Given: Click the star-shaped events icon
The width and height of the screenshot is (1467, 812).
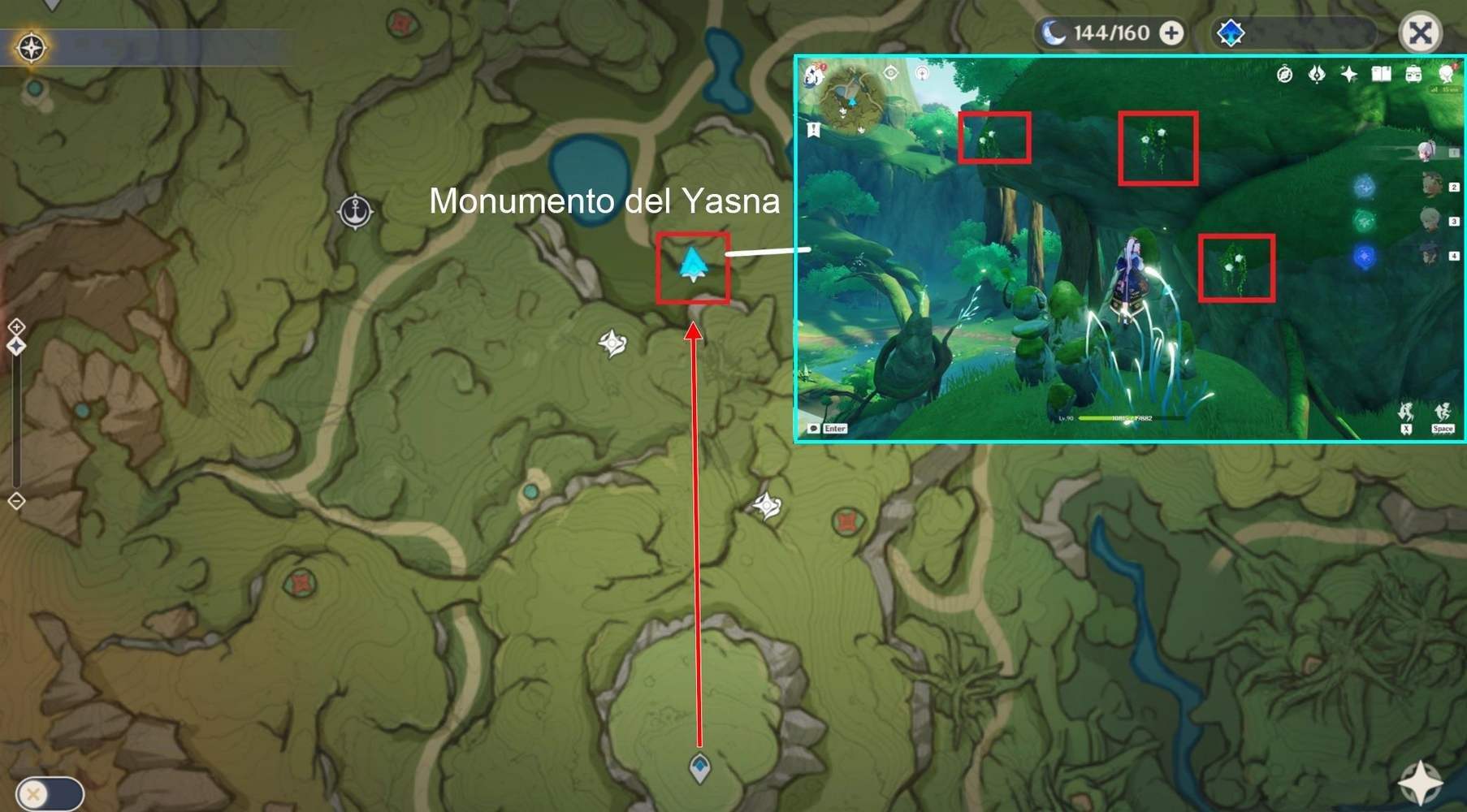Looking at the screenshot, I should click(x=1348, y=75).
